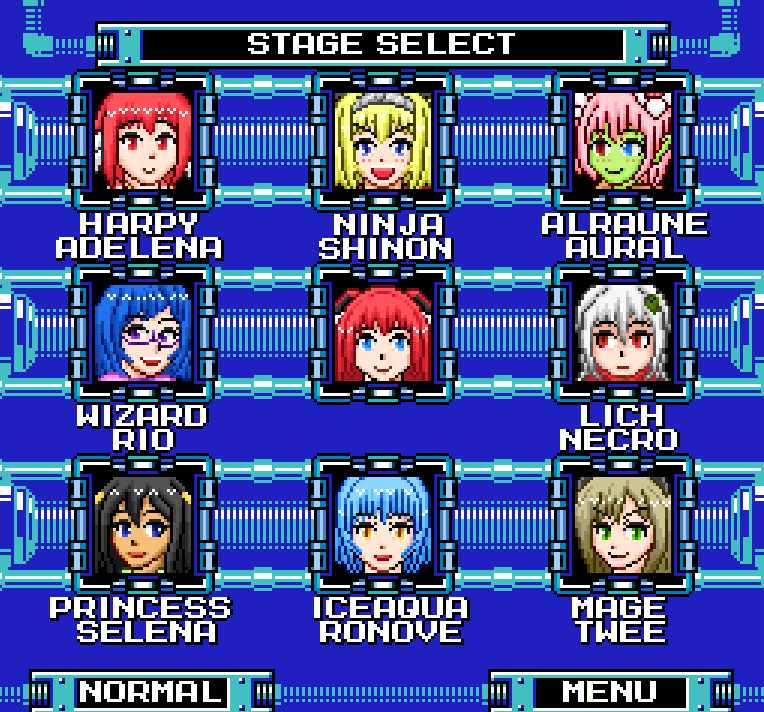764x712 pixels.
Task: Select Wizard Rio's stage portrait
Action: 142,333
